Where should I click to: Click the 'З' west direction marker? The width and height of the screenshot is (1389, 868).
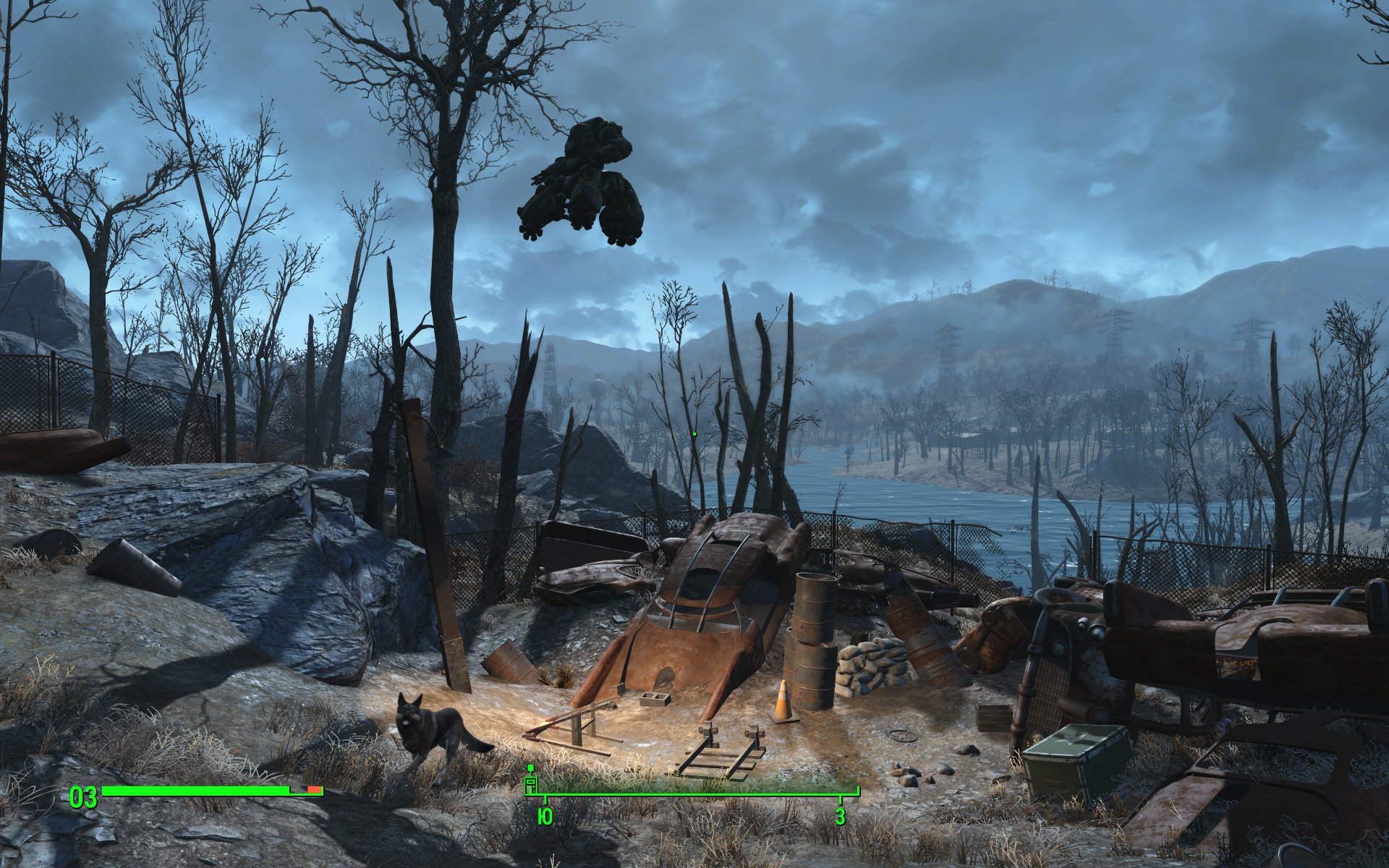click(840, 818)
